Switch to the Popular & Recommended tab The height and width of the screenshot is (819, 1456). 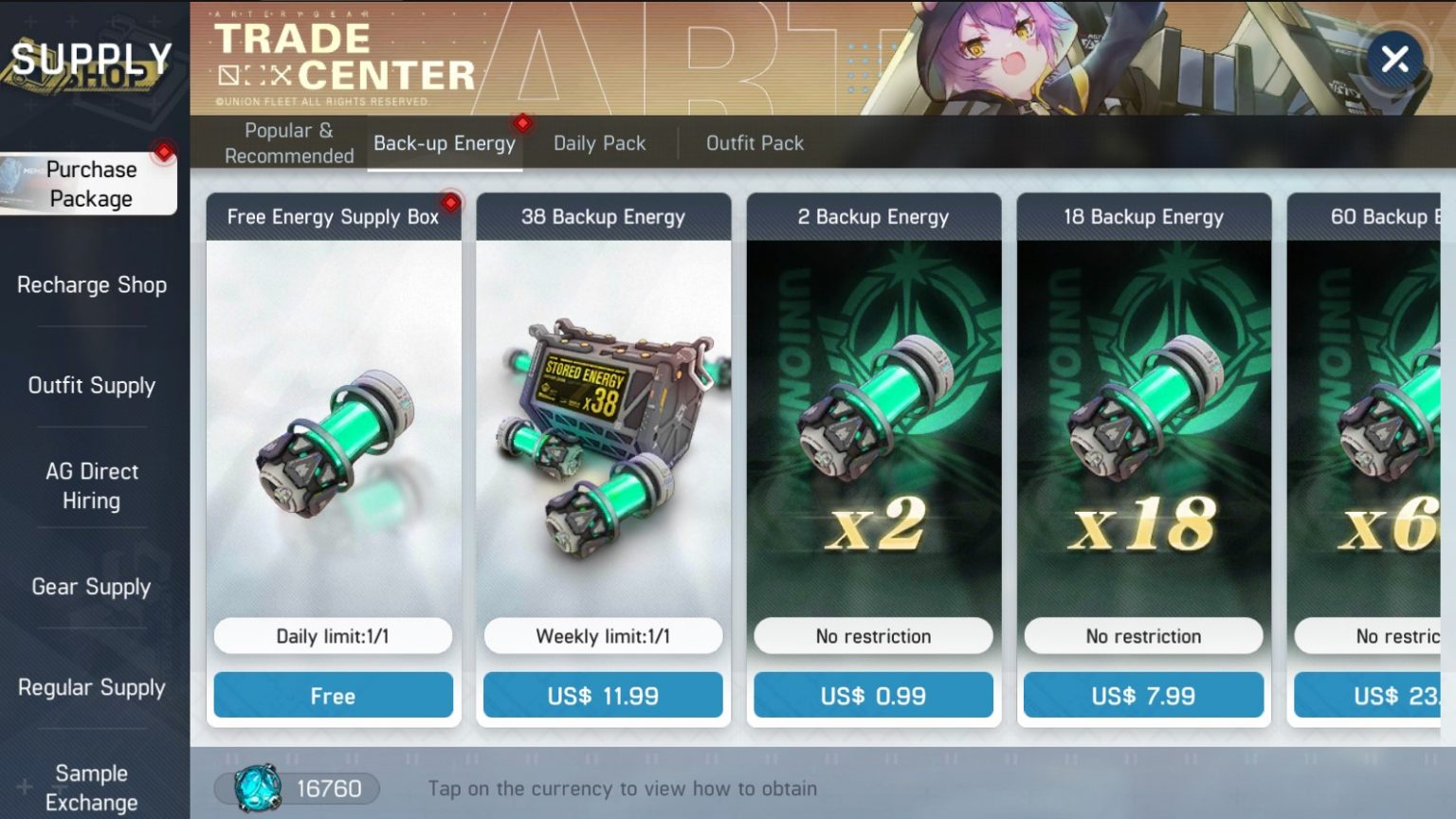(x=287, y=142)
